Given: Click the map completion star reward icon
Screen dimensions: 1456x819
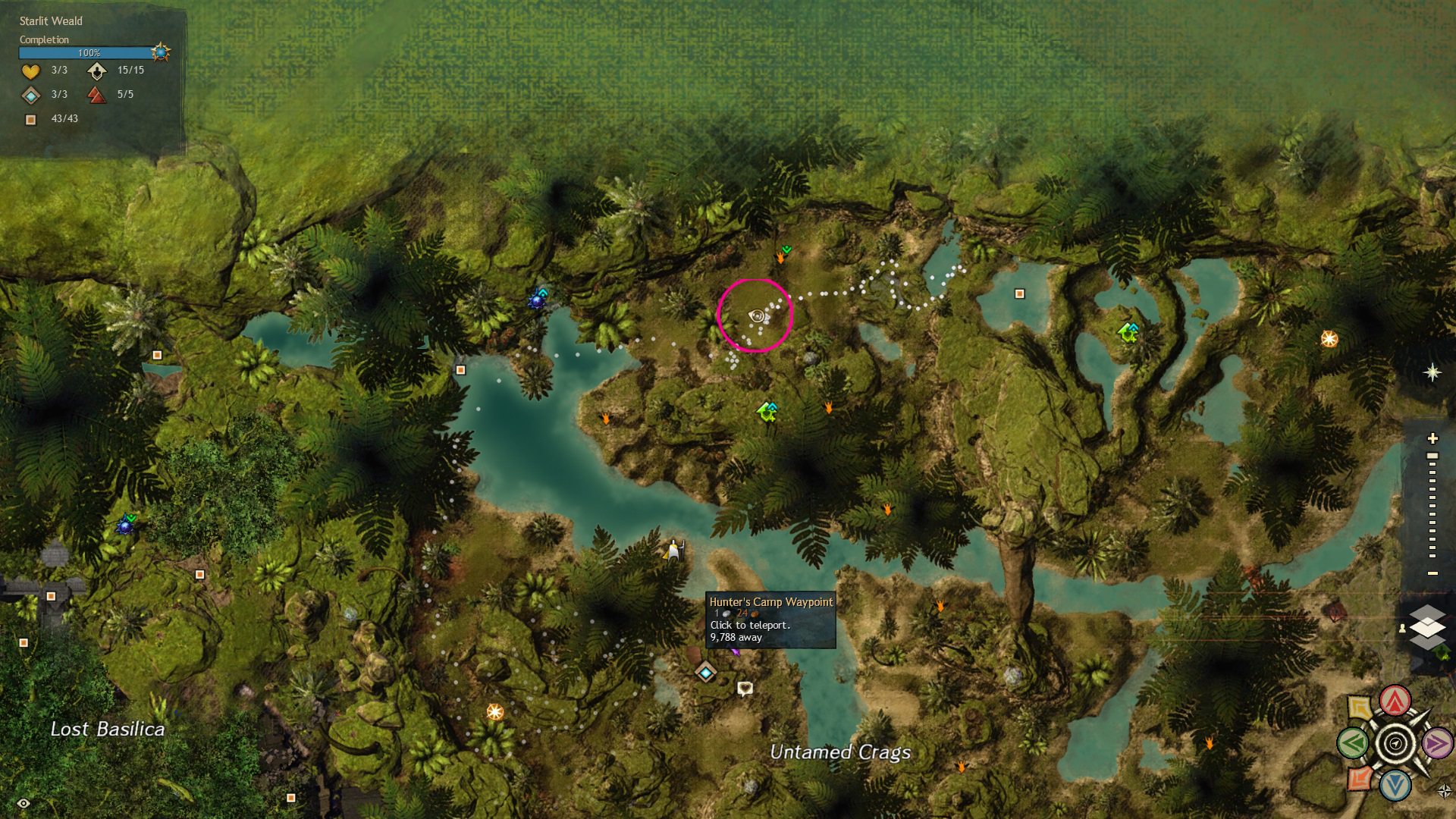Looking at the screenshot, I should click(160, 52).
